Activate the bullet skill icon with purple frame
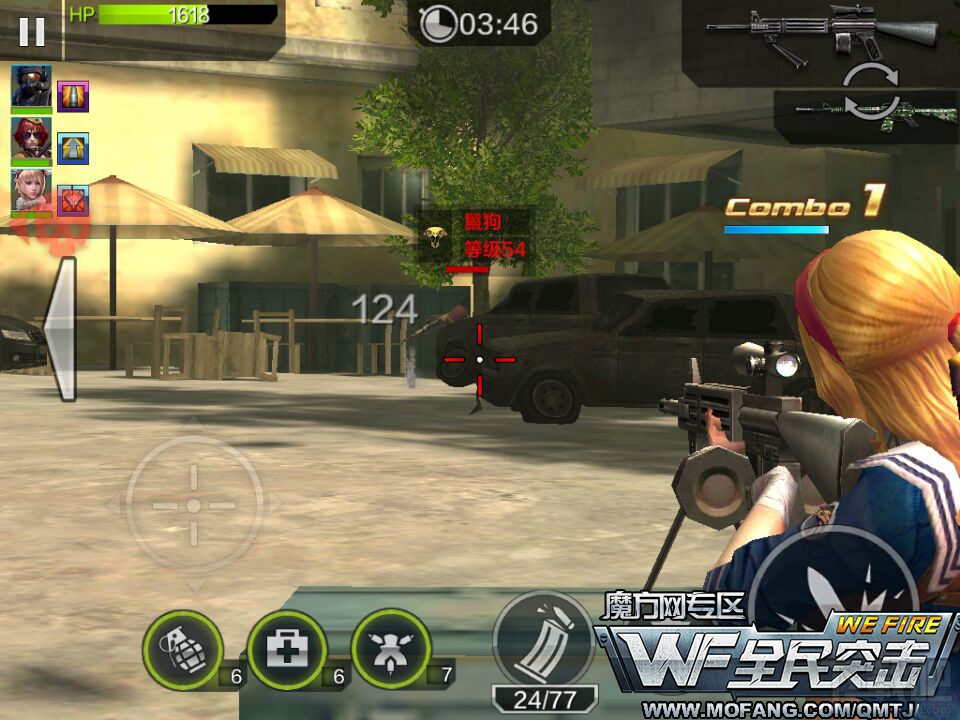 (73, 97)
